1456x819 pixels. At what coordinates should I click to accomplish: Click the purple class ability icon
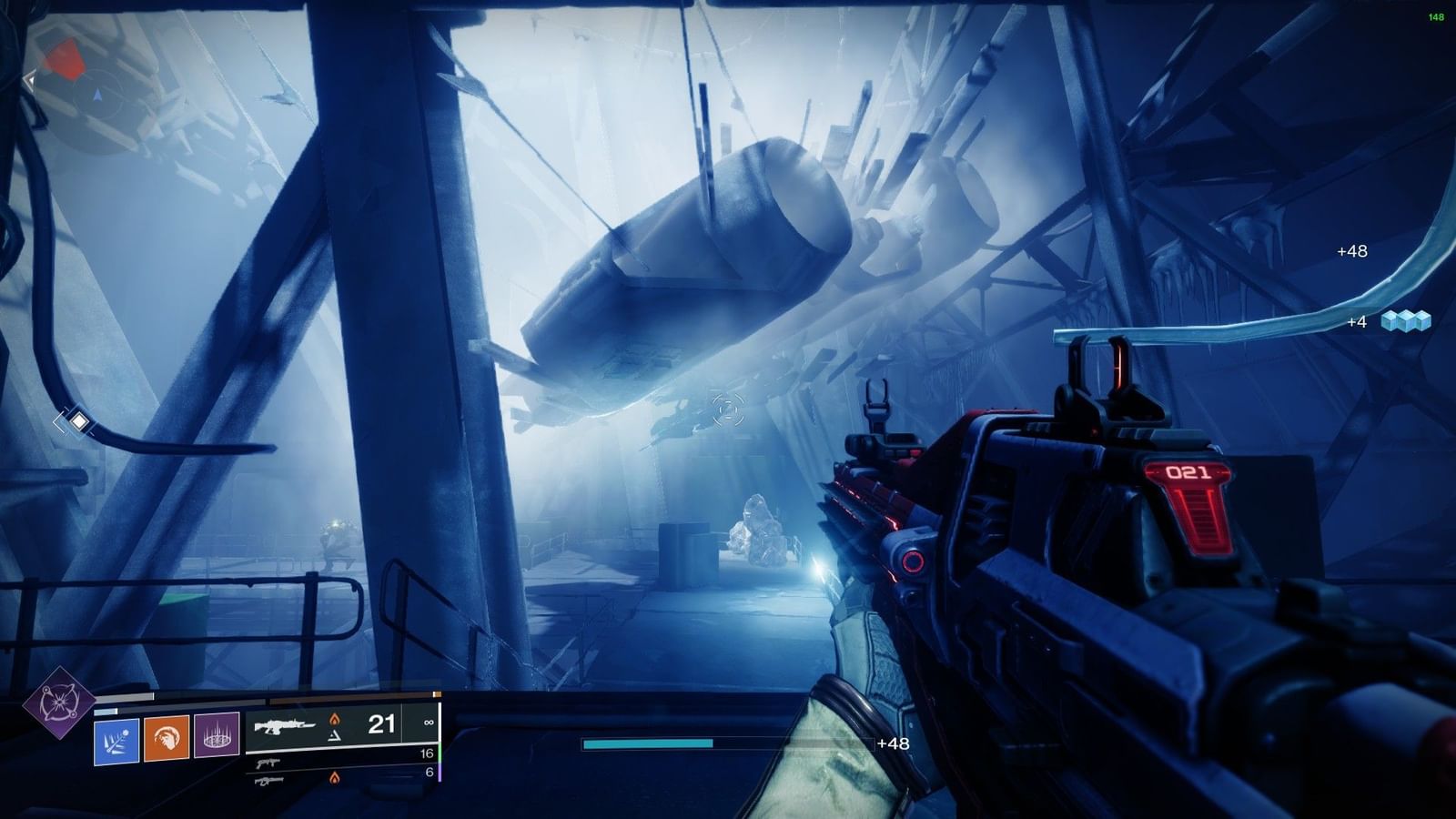pos(217,739)
